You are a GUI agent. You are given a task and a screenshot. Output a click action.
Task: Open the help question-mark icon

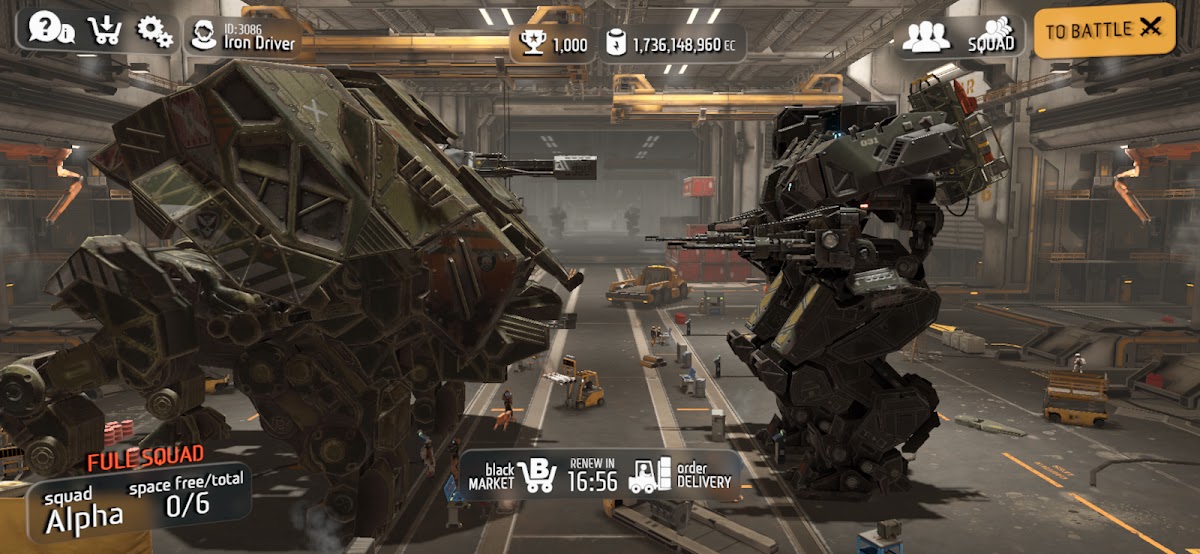tap(49, 28)
